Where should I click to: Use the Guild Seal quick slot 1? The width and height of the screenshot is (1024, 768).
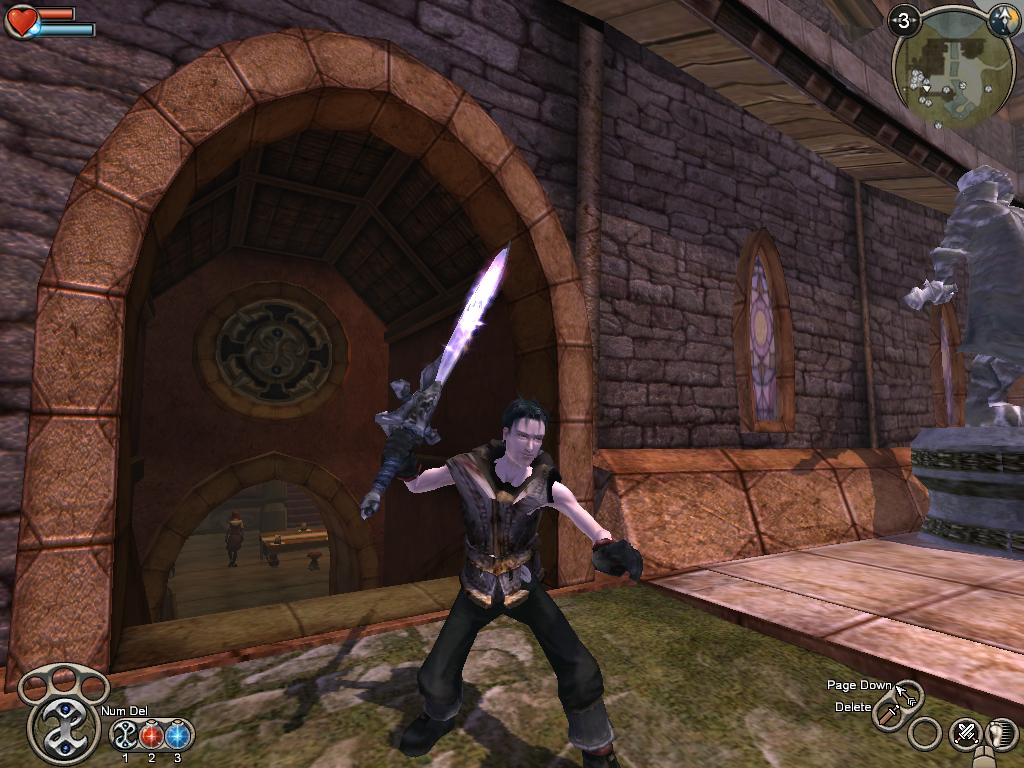[126, 735]
